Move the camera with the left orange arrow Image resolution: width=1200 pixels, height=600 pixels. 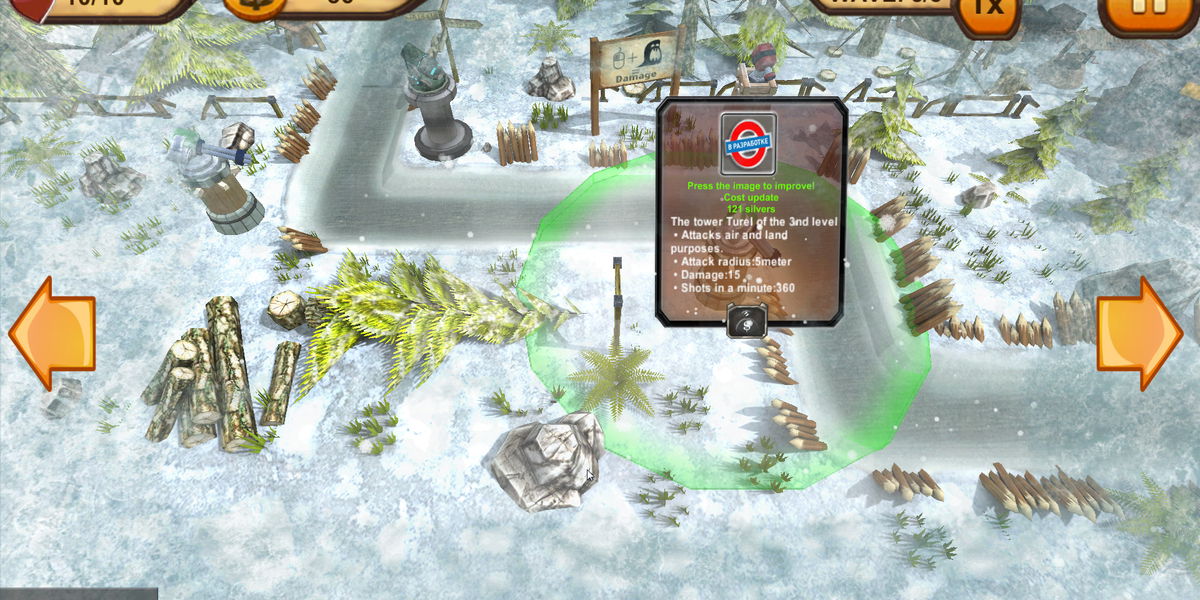click(x=52, y=333)
